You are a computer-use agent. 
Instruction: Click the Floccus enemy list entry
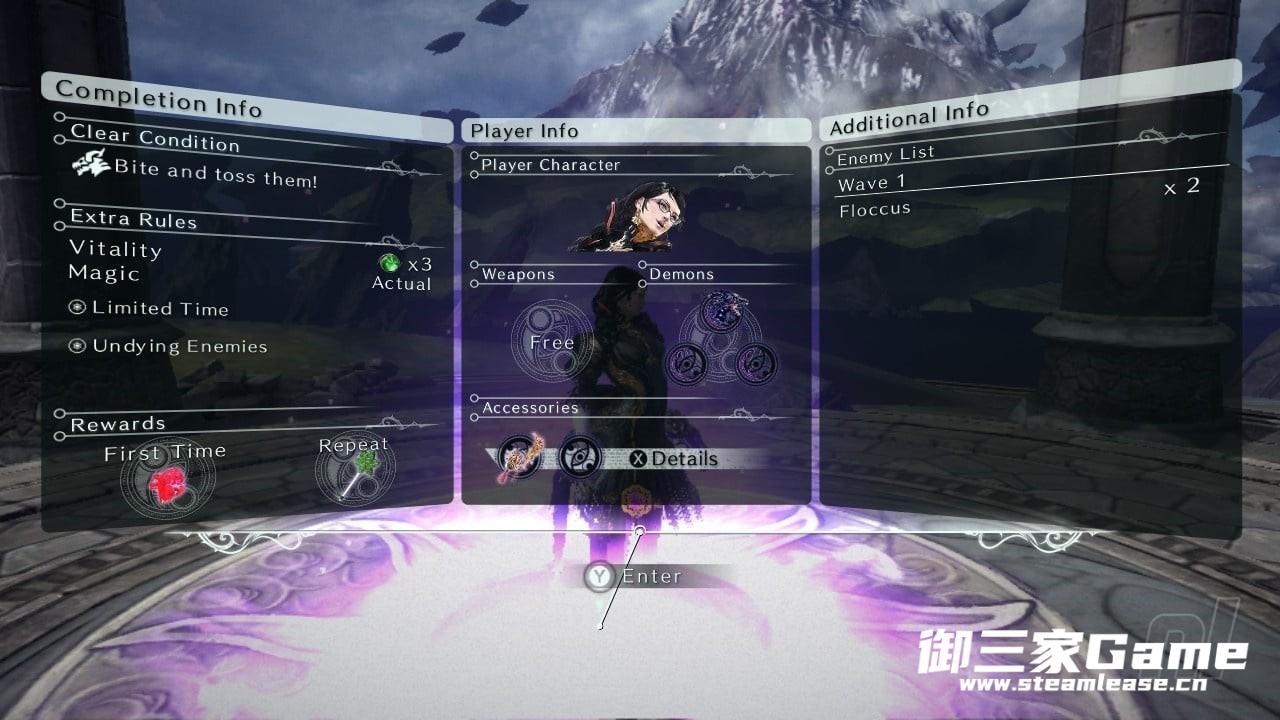875,209
